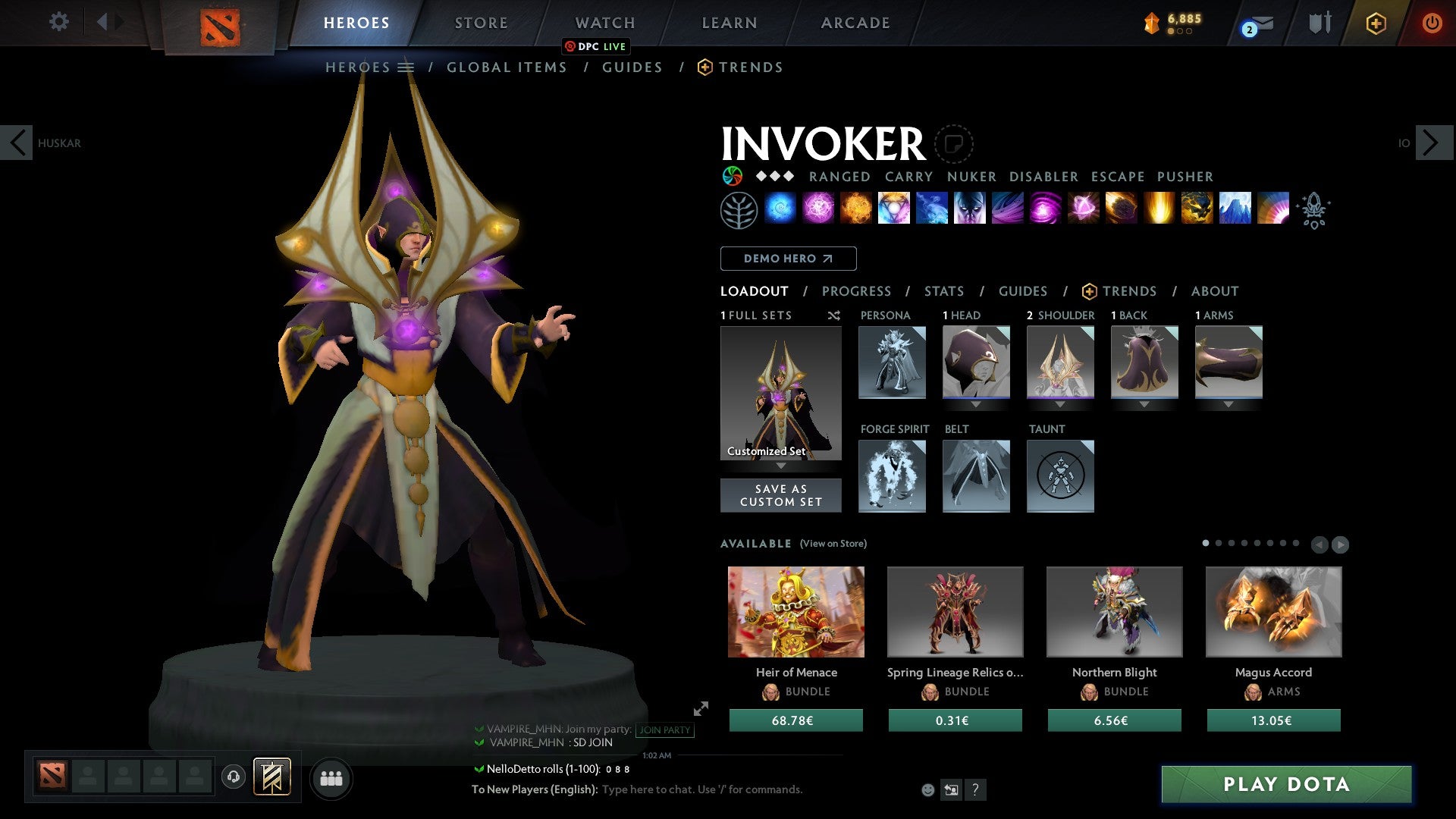The width and height of the screenshot is (1456, 819).
Task: Open the STATS section of the hero page
Action: [x=943, y=290]
